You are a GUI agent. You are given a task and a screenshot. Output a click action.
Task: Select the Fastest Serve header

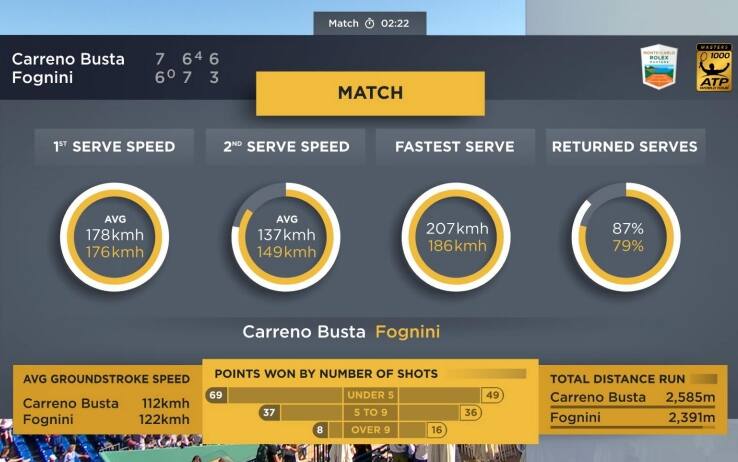(455, 147)
